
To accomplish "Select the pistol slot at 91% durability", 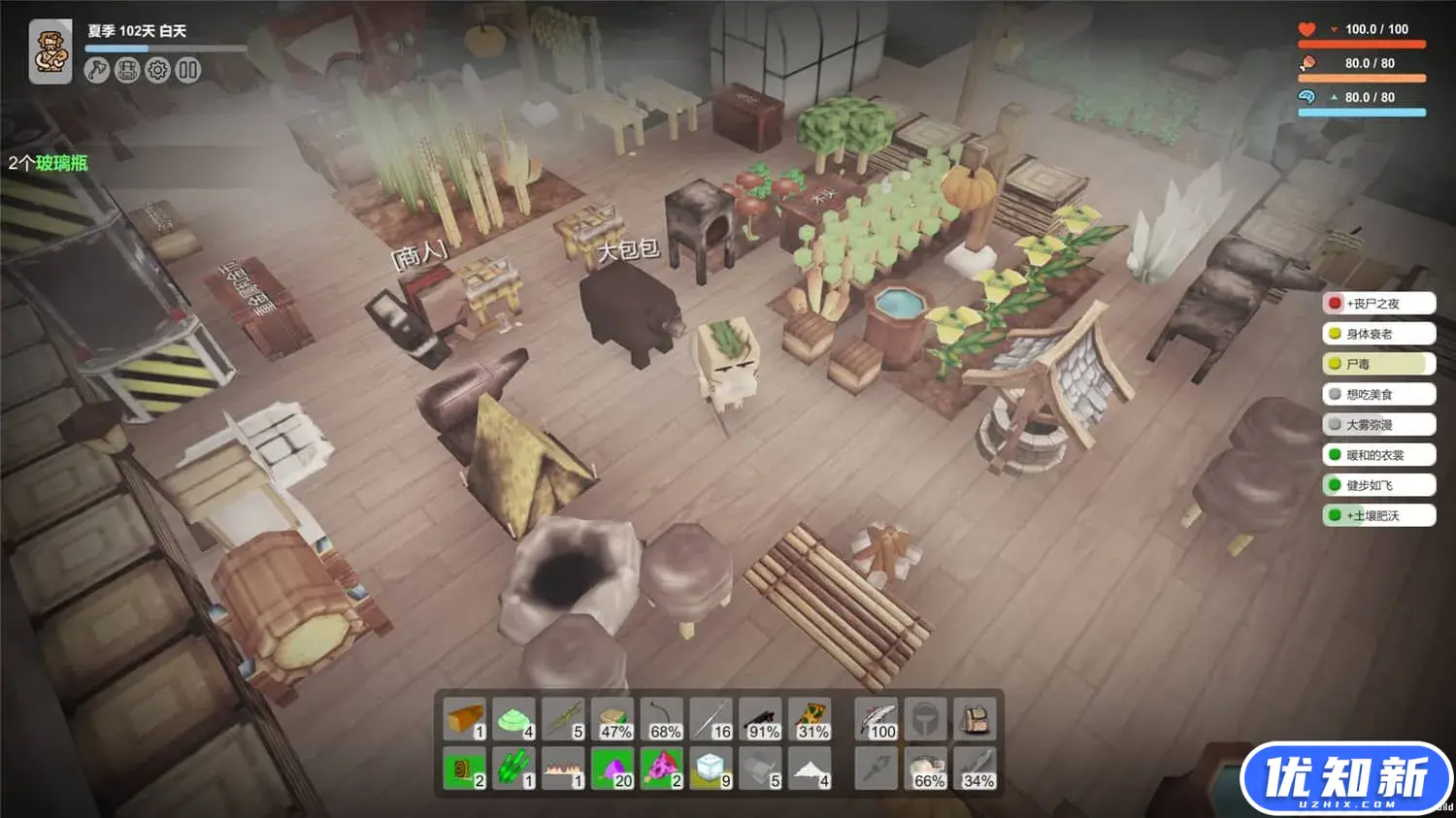I will coord(762,720).
